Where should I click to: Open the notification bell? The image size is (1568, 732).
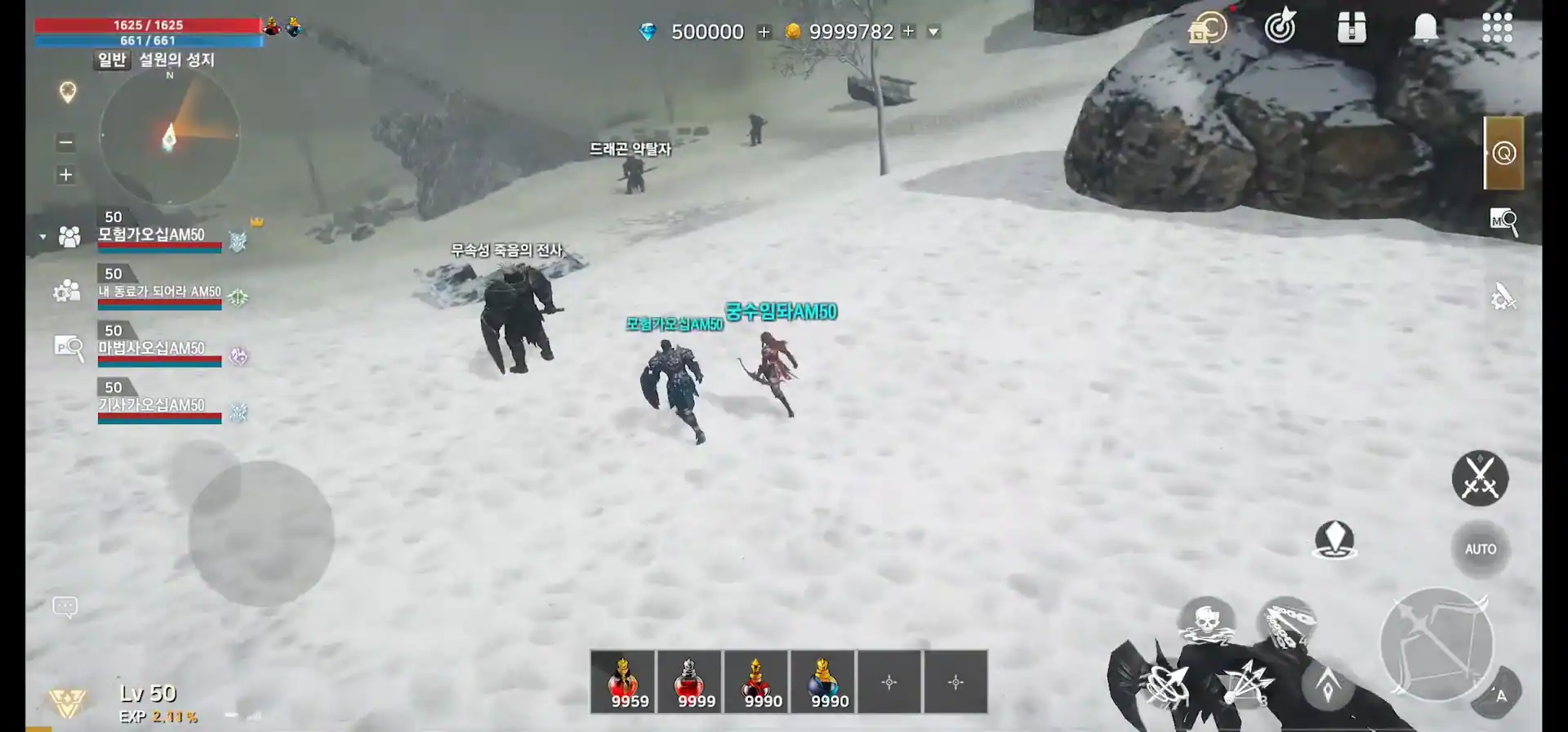pyautogui.click(x=1425, y=28)
